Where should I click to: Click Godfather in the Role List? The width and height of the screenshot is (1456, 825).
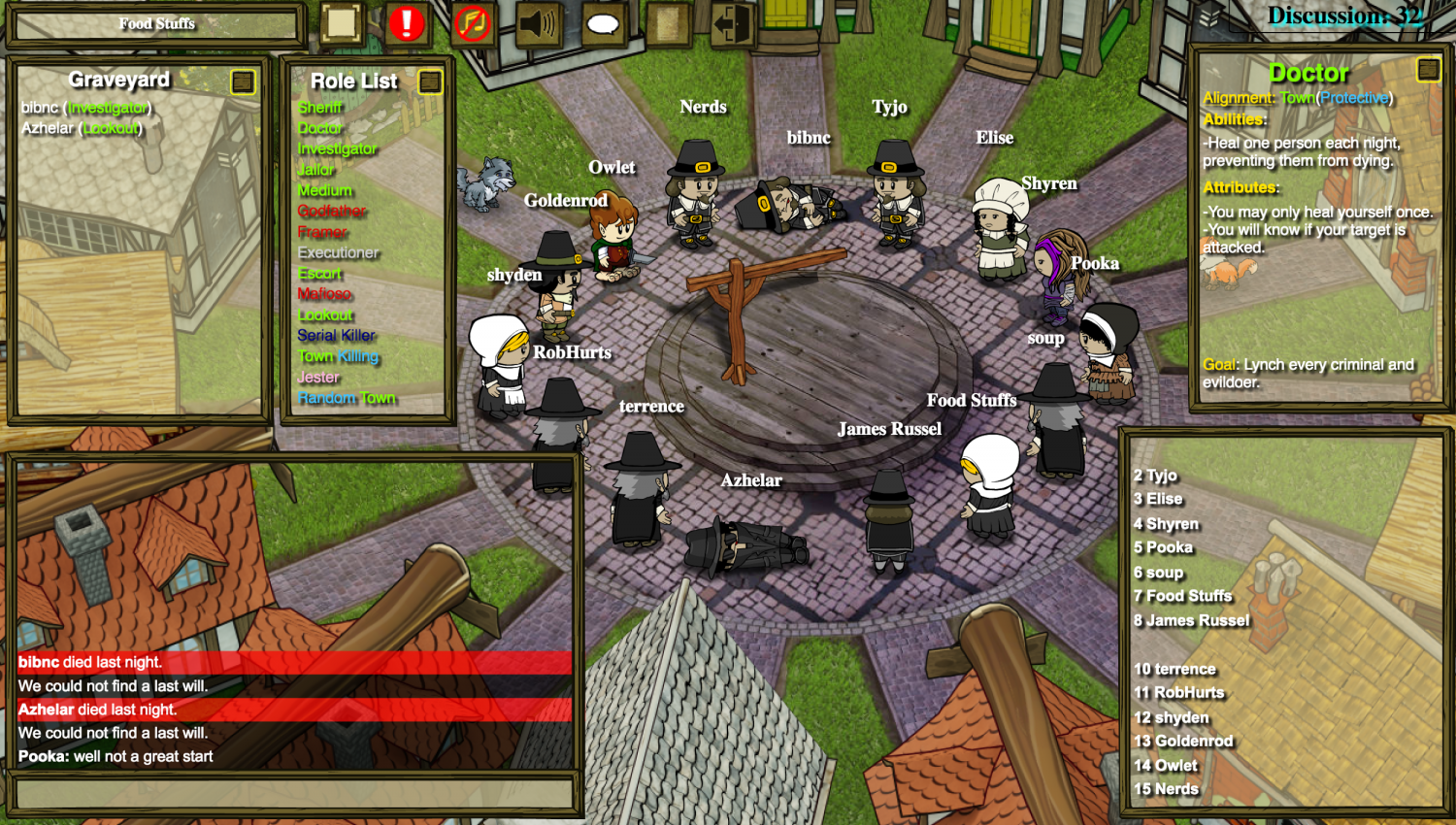[332, 212]
